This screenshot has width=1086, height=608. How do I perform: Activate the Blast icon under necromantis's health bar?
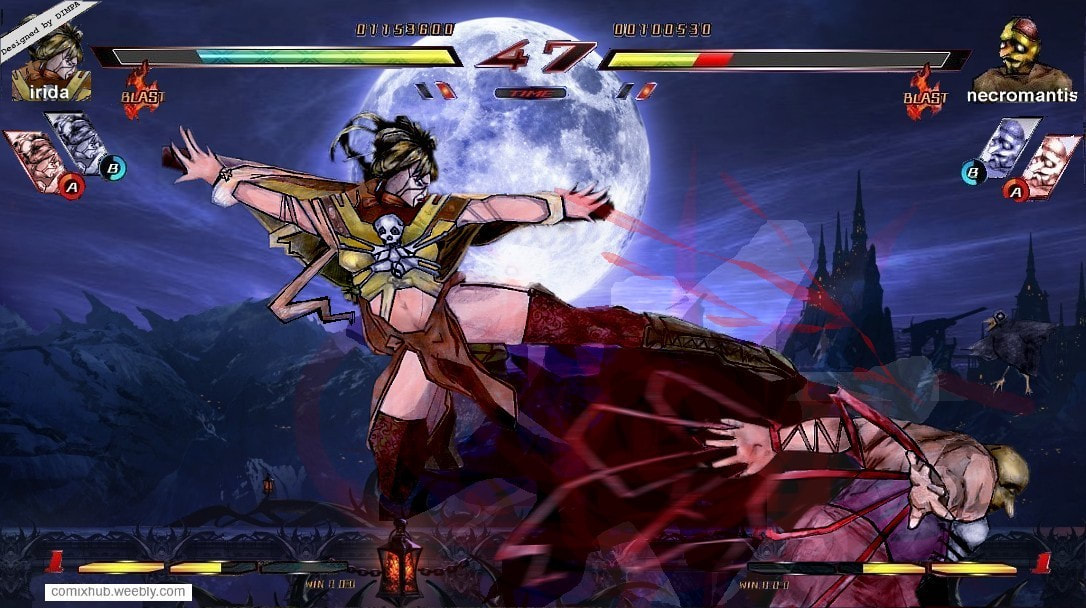coord(924,90)
